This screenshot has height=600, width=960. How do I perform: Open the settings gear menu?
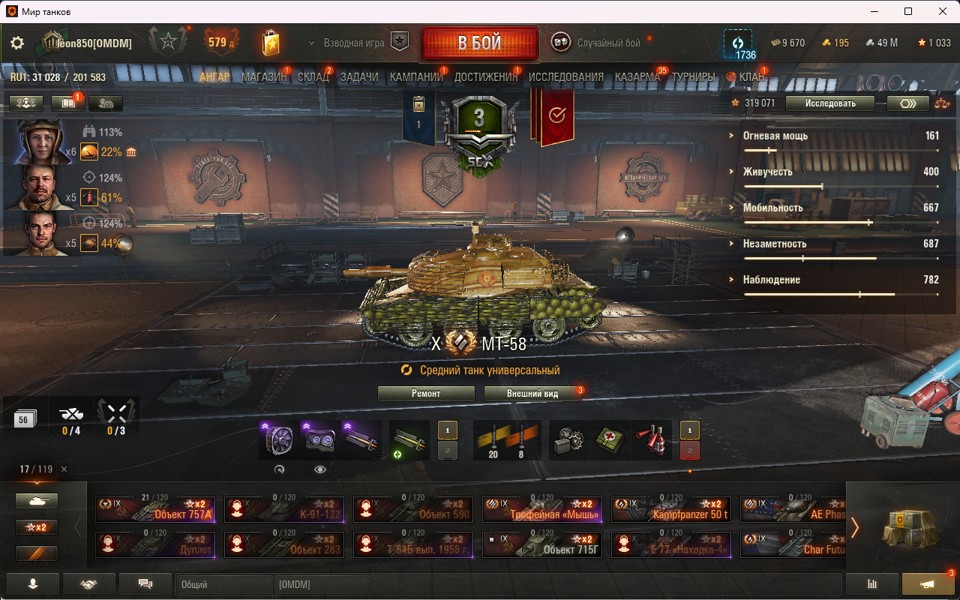coord(17,43)
